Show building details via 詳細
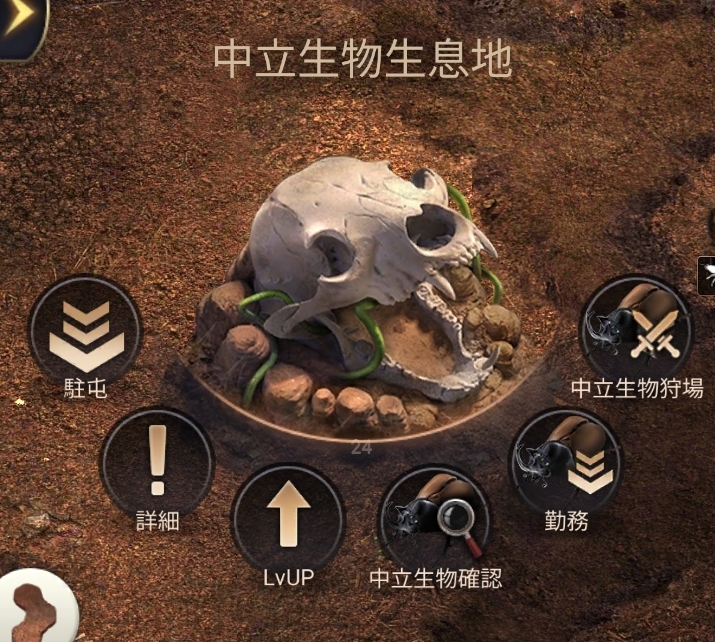The width and height of the screenshot is (715, 642). 157,463
